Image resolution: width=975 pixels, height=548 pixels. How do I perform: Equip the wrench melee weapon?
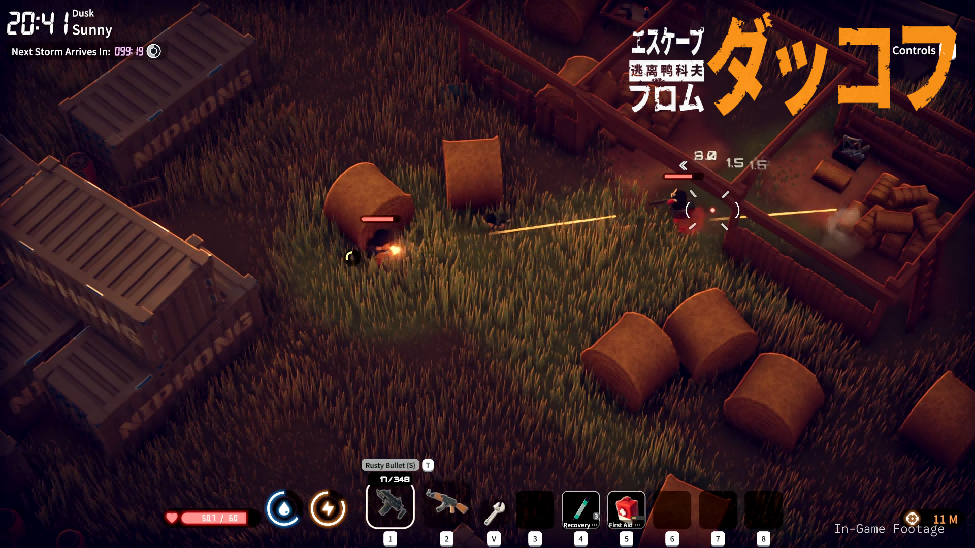tap(494, 512)
